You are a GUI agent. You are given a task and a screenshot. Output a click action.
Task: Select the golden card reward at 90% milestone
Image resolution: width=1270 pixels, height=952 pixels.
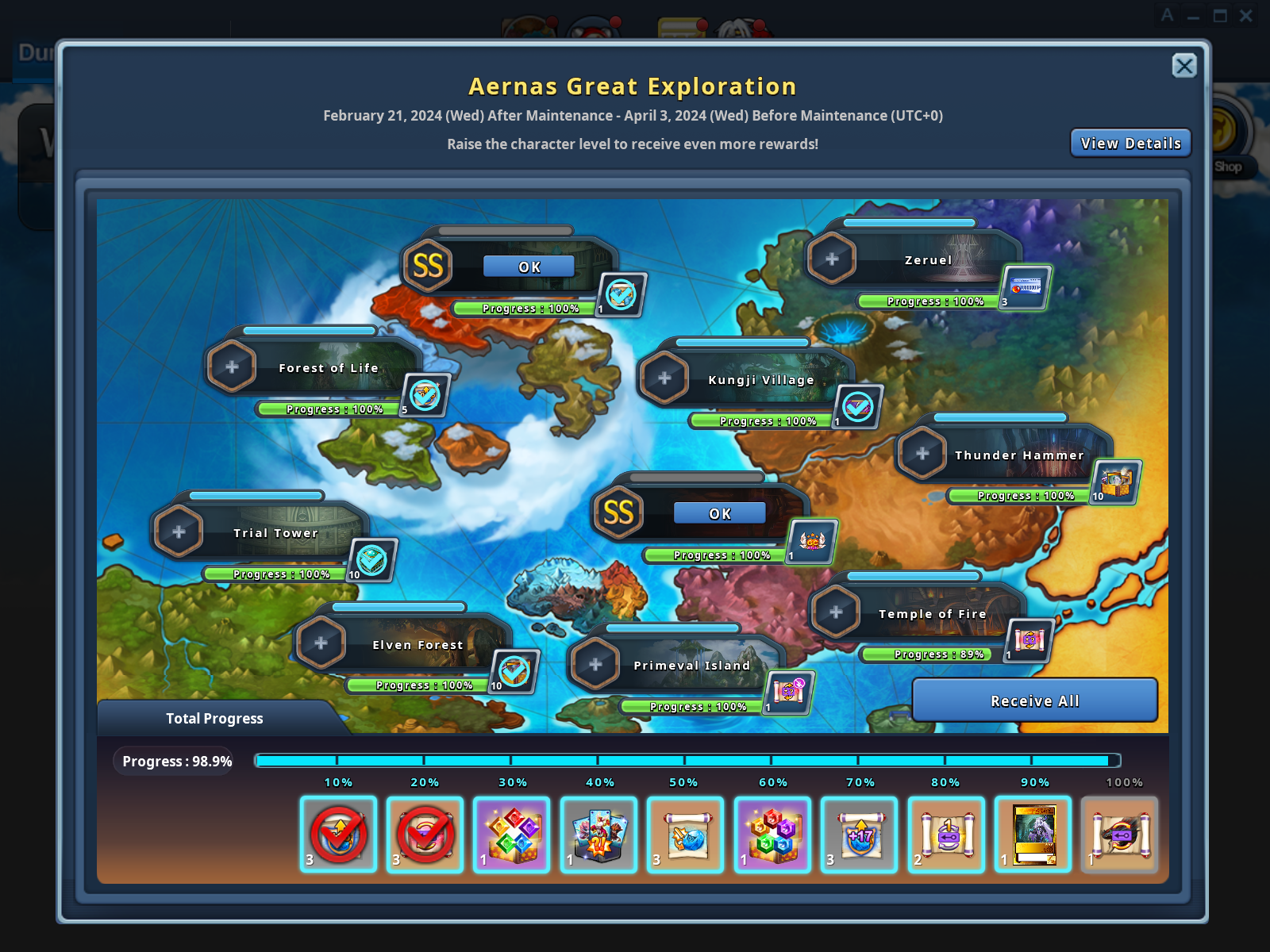(1033, 834)
